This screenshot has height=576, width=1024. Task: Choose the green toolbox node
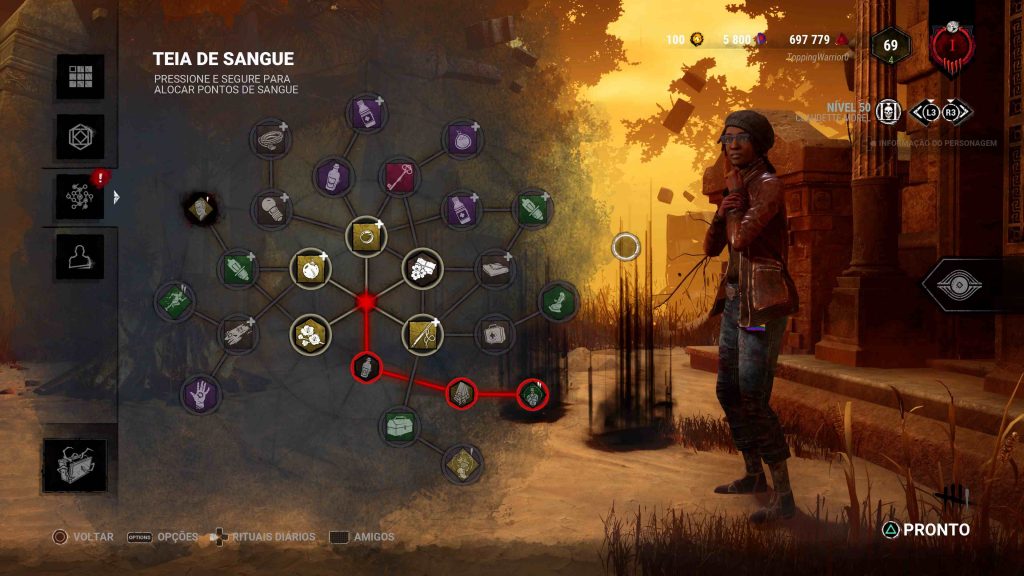click(x=399, y=425)
